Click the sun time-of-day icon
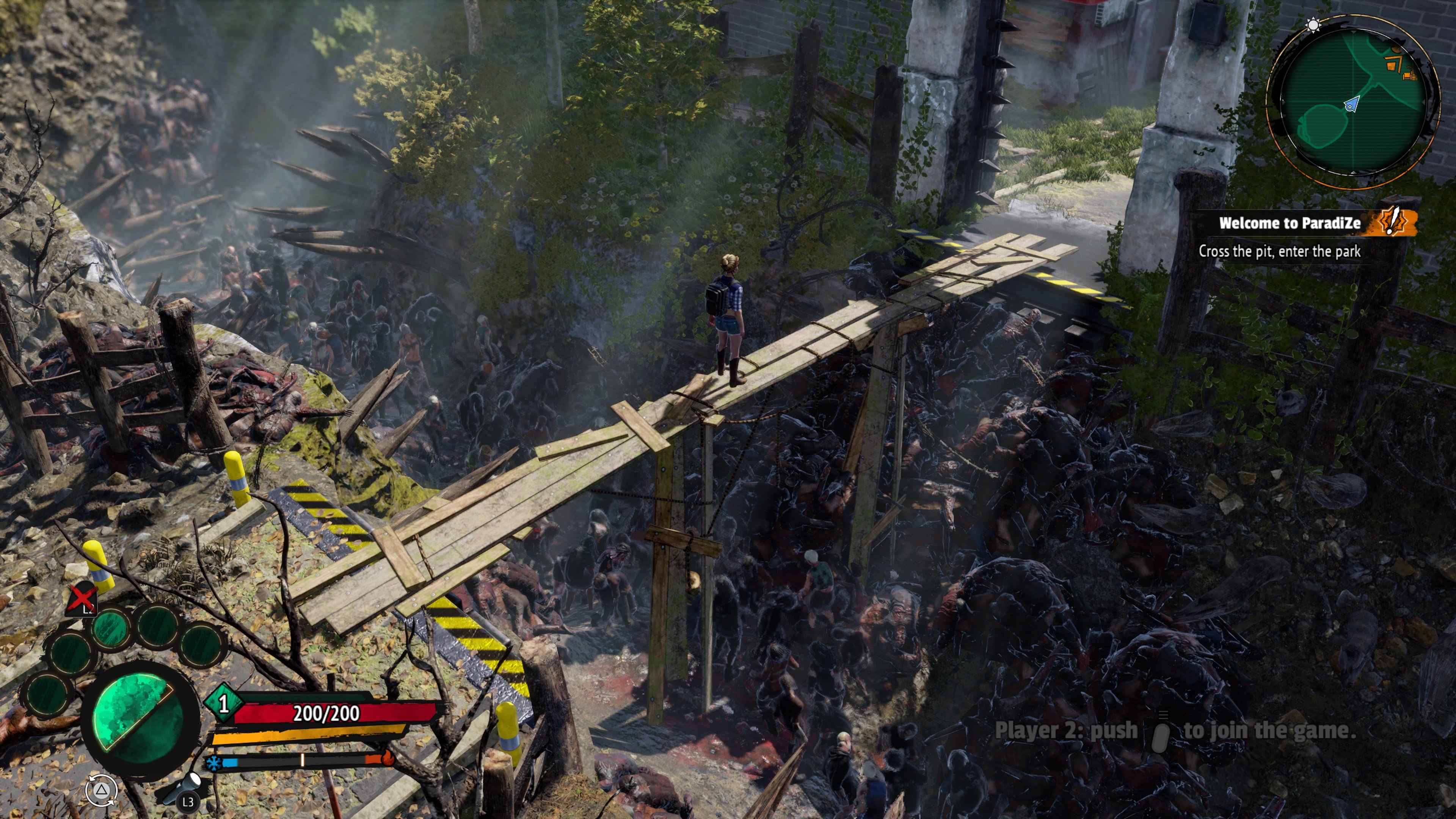Viewport: 1456px width, 819px height. (1313, 25)
